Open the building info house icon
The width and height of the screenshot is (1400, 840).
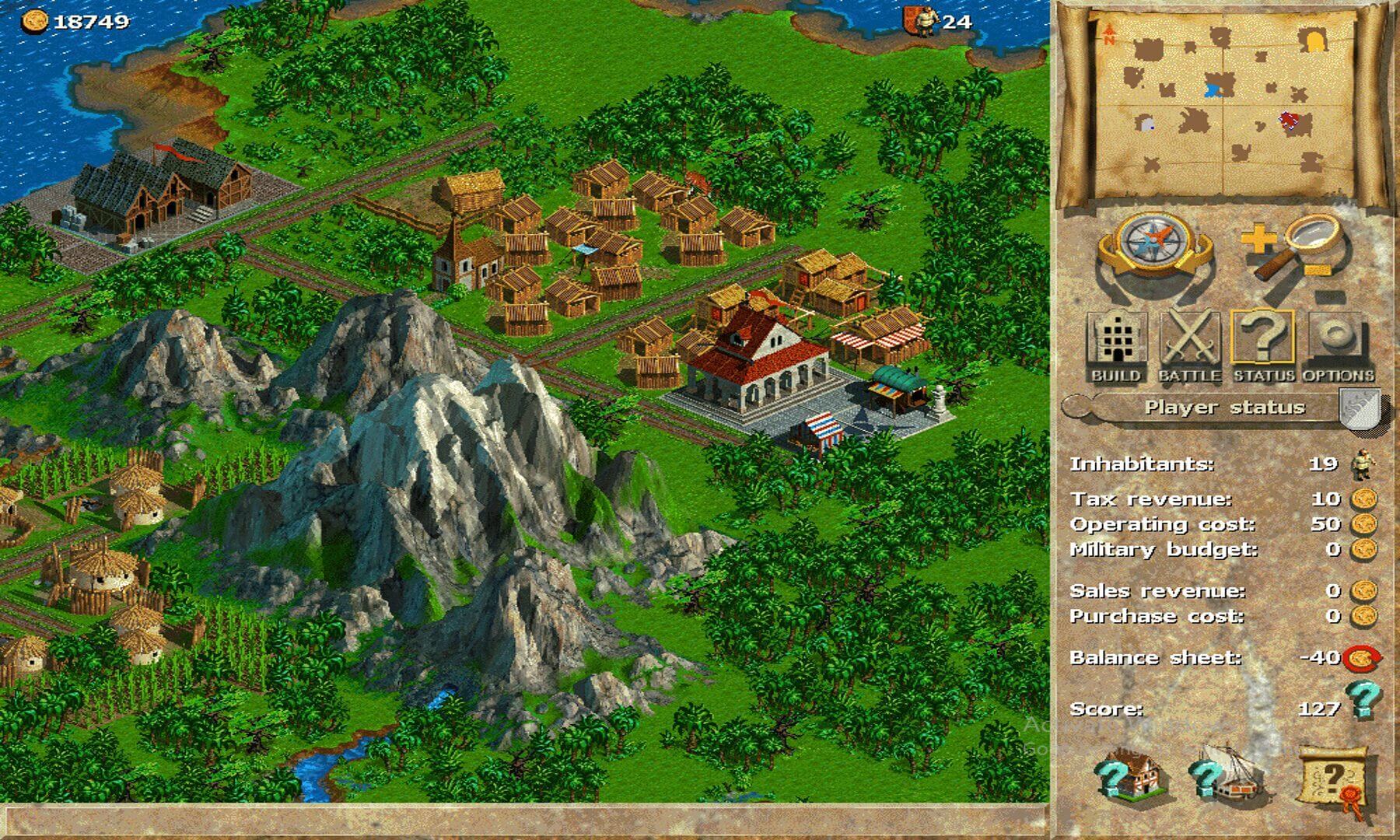1130,772
